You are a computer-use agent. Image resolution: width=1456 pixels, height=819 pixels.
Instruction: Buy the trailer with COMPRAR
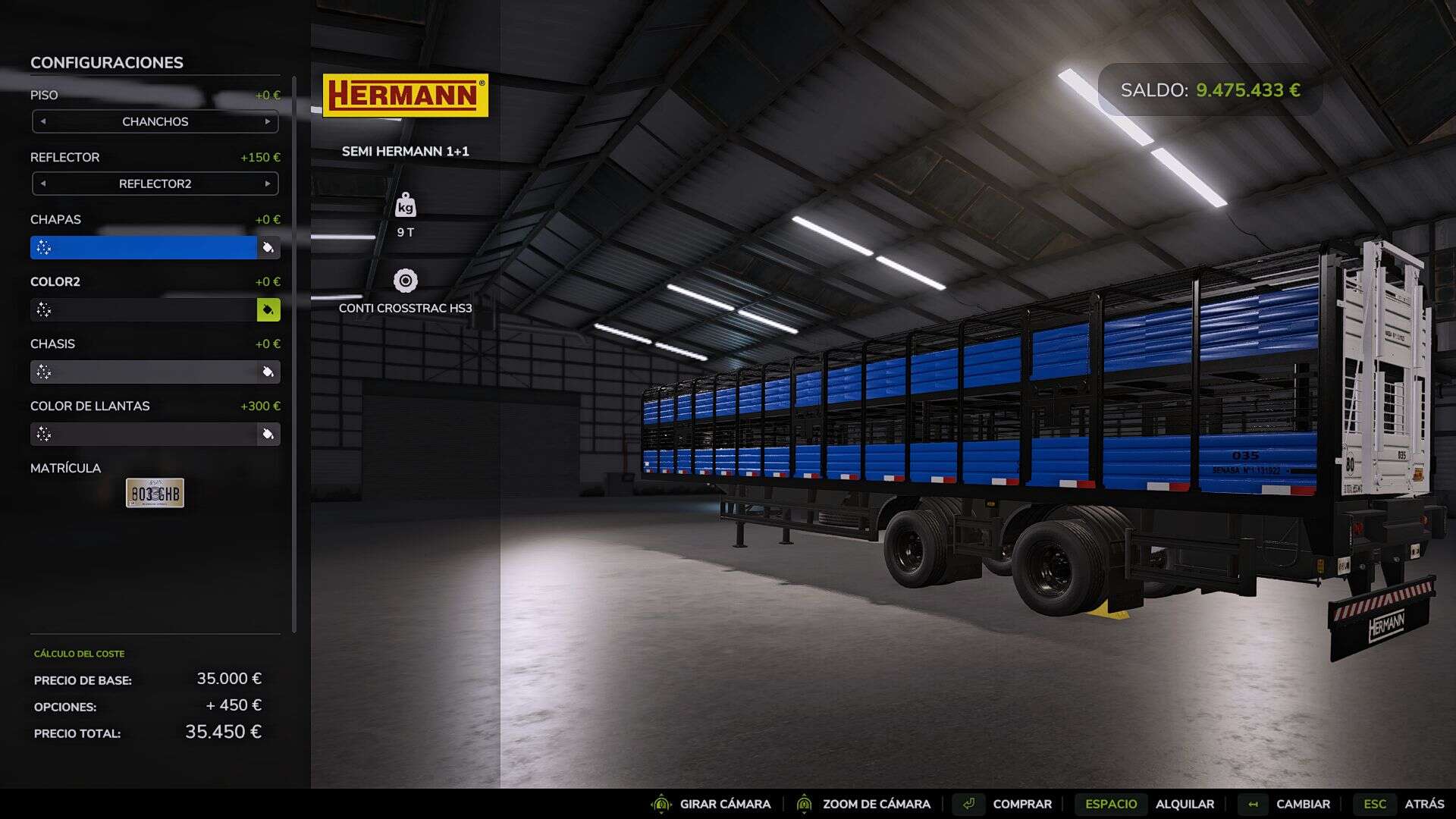(1021, 804)
